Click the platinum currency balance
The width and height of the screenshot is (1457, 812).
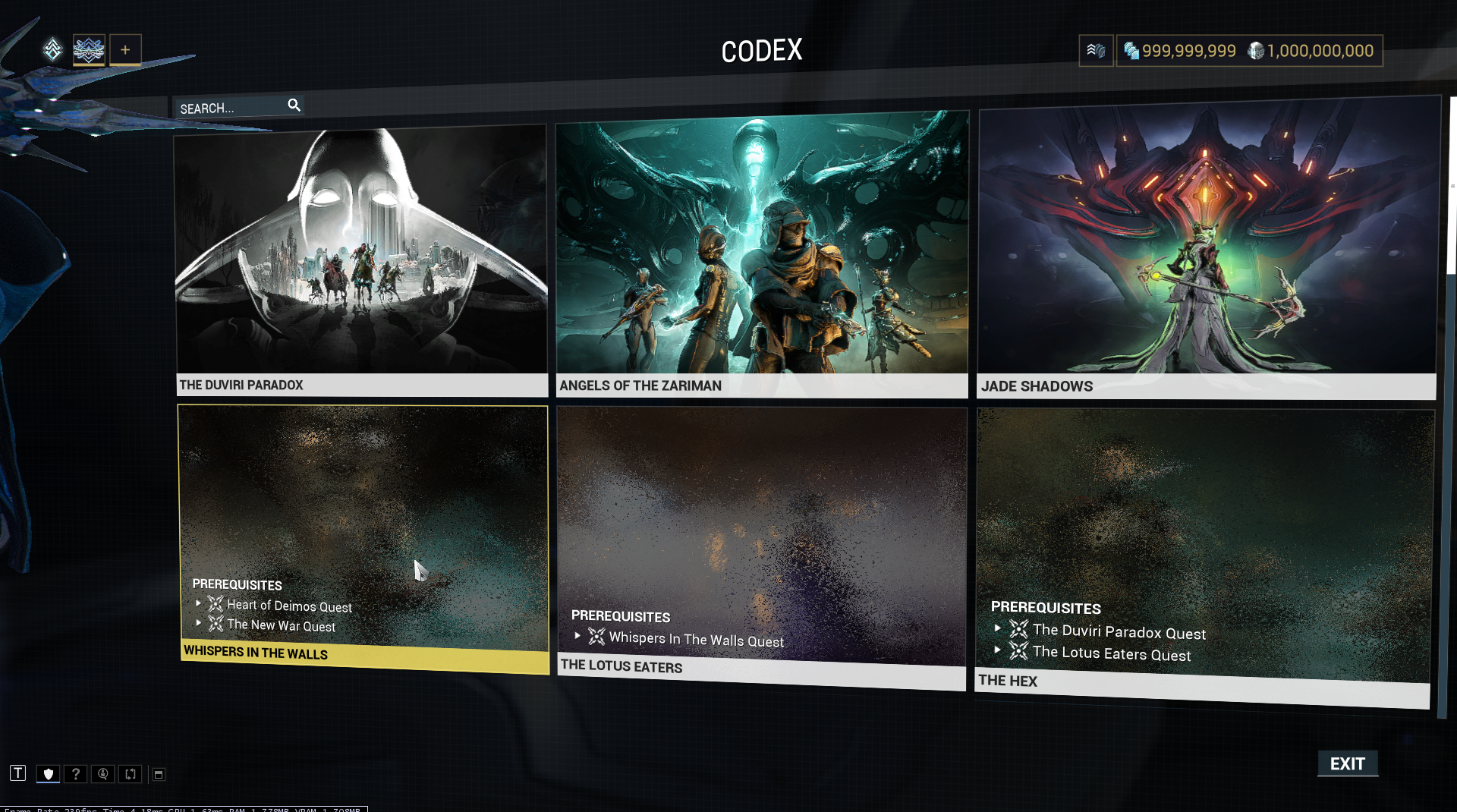click(1180, 51)
